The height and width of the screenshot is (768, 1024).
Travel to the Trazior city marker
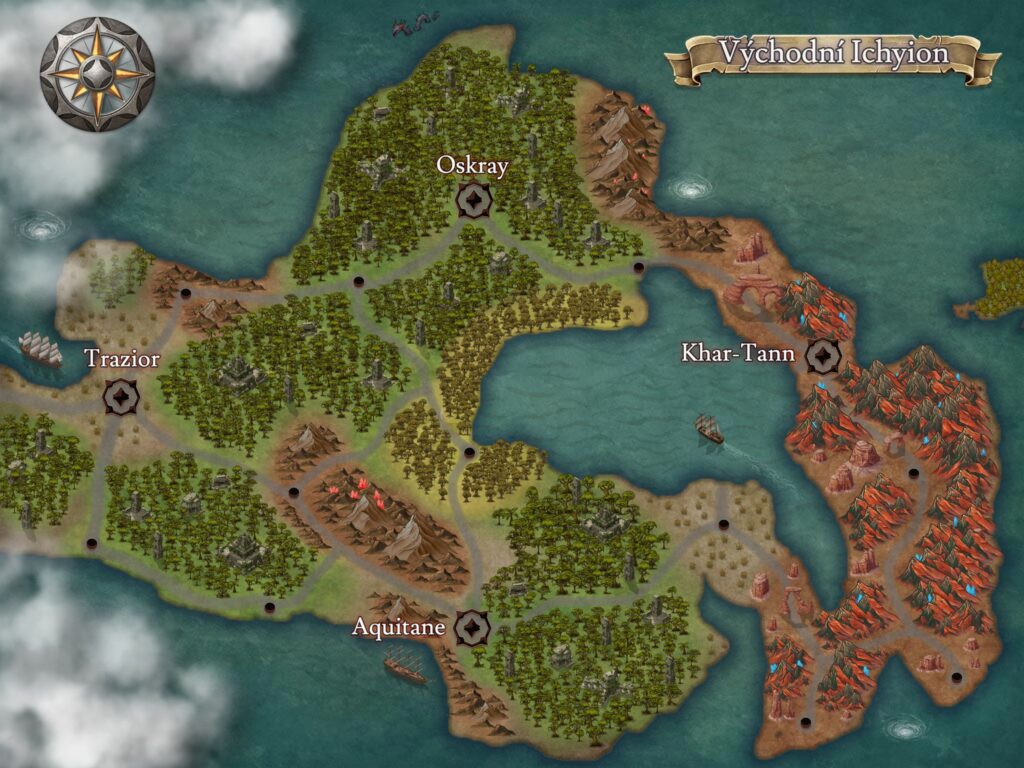[x=121, y=396]
